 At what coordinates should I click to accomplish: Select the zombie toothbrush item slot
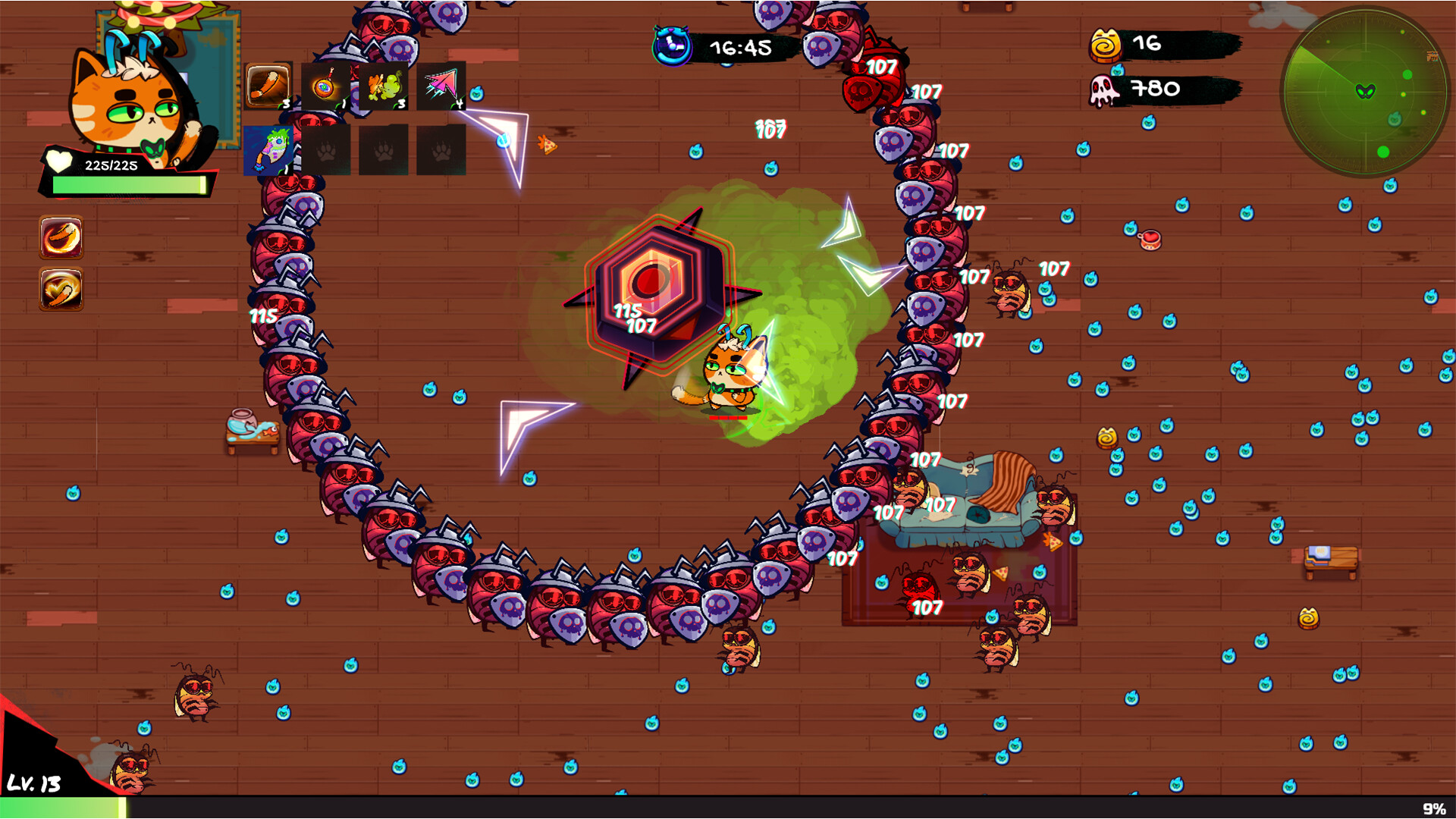pos(266,149)
